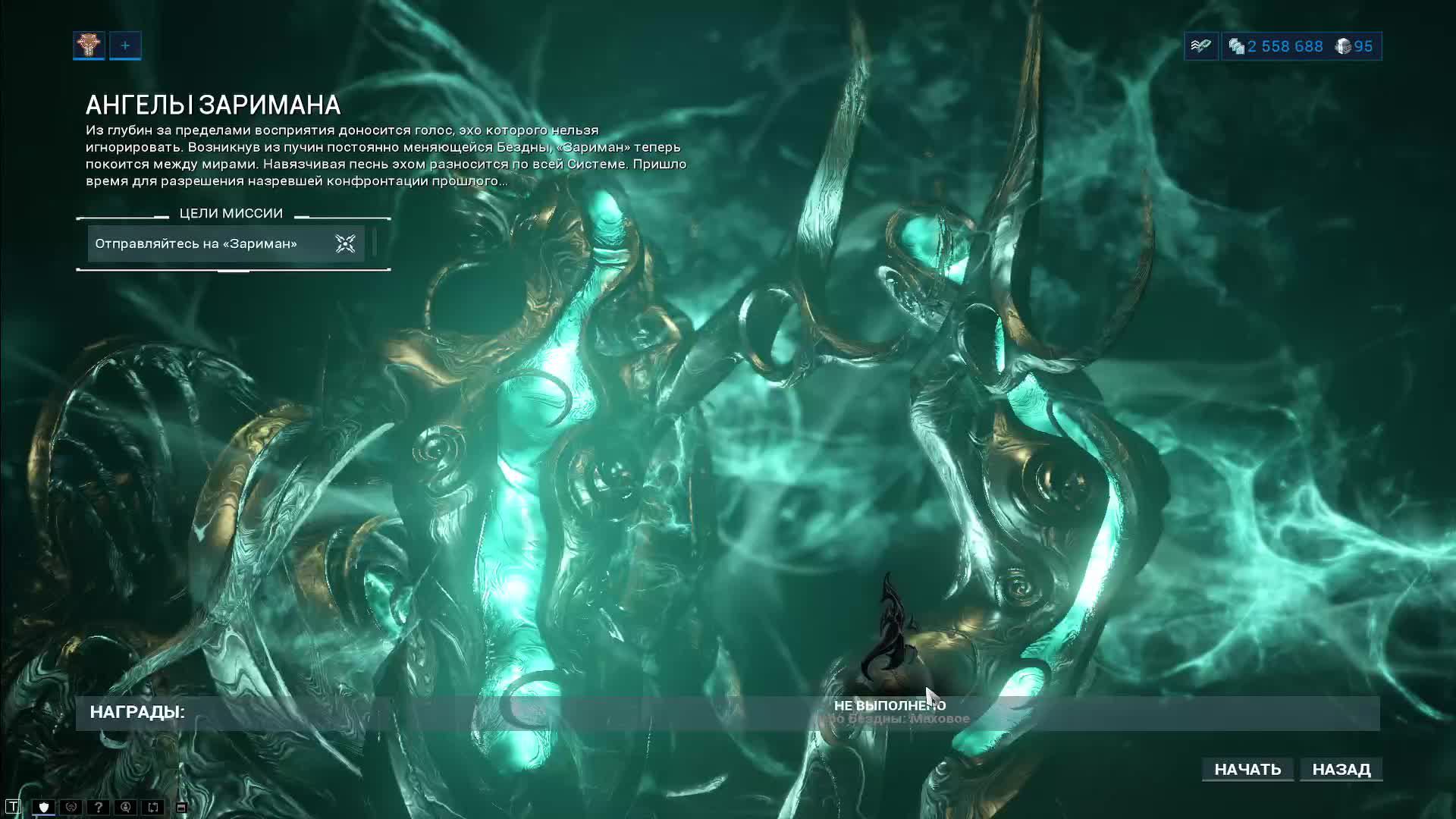The height and width of the screenshot is (819, 1456).
Task: Select the sync arrows icon in the bottom bar
Action: [x=153, y=807]
